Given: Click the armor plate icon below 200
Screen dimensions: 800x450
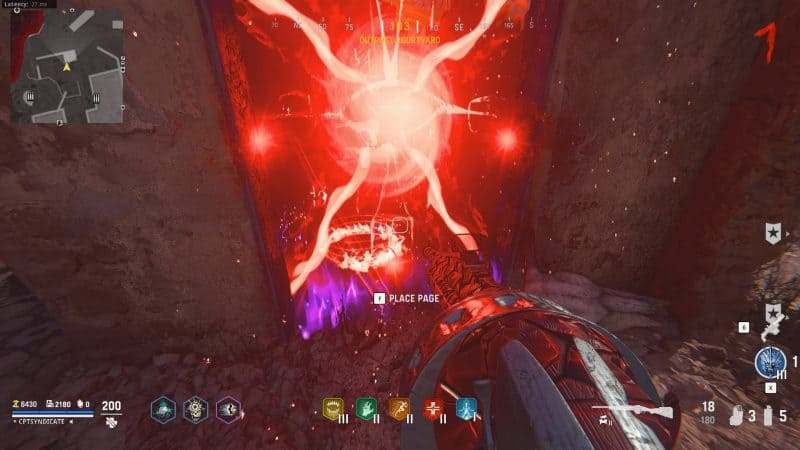Looking at the screenshot, I should tap(110, 423).
